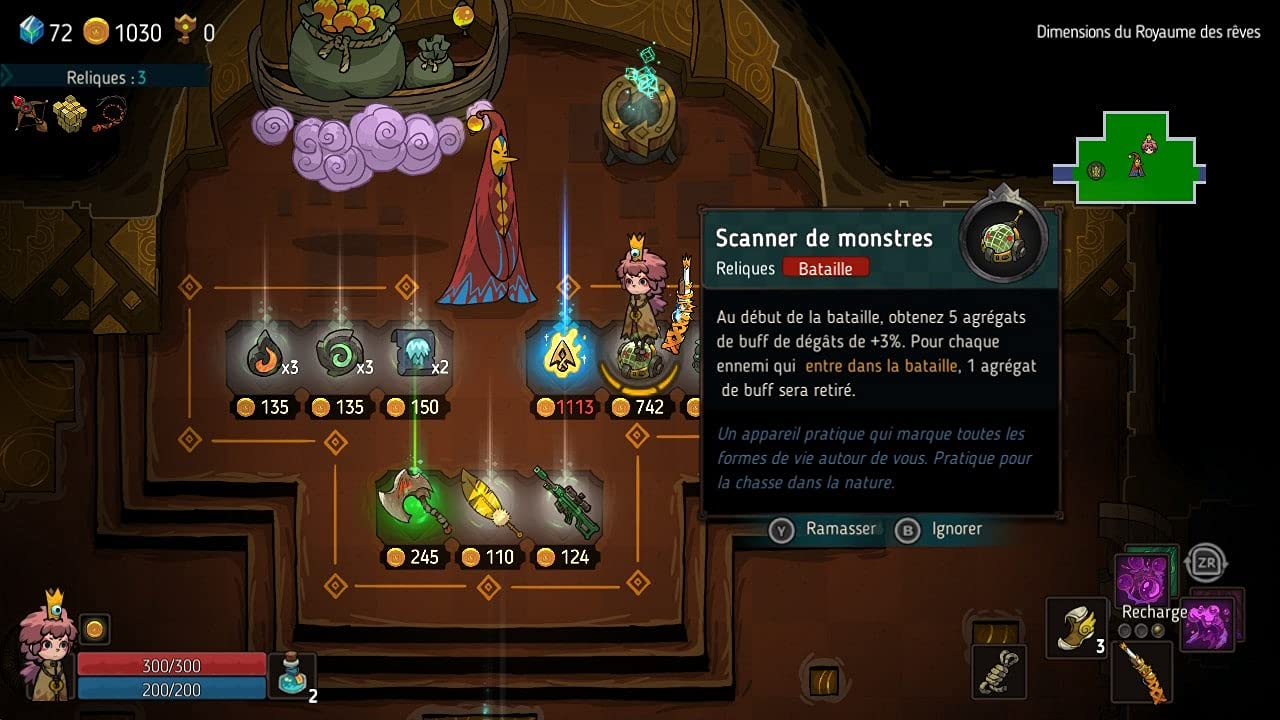Select the orange flame shop item
The image size is (1280, 720).
tap(264, 355)
